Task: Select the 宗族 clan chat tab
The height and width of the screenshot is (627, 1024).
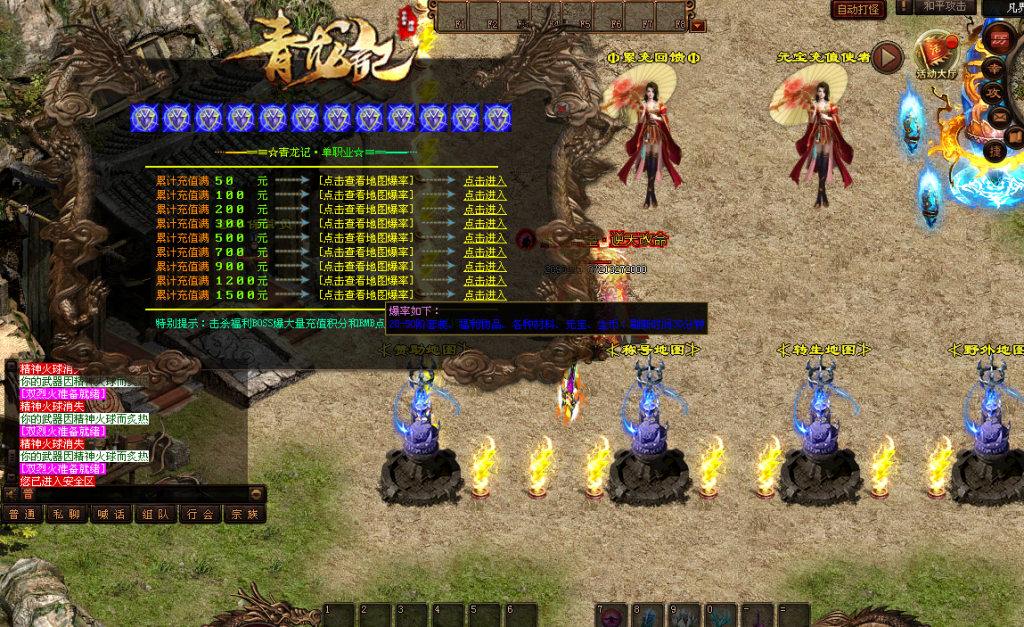Action: (245, 514)
